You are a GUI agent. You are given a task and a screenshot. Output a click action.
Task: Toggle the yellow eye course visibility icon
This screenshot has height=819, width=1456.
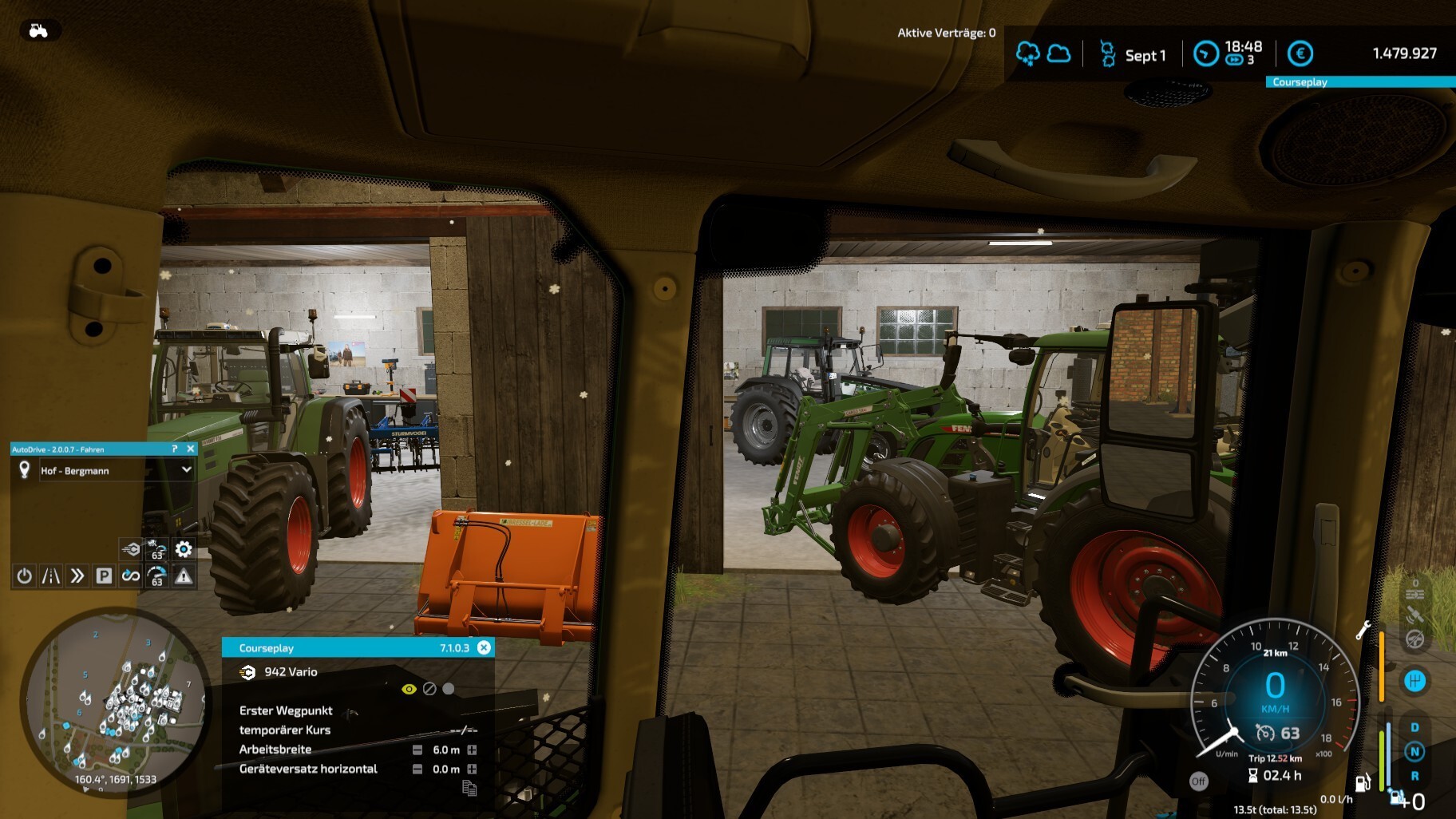coord(409,689)
